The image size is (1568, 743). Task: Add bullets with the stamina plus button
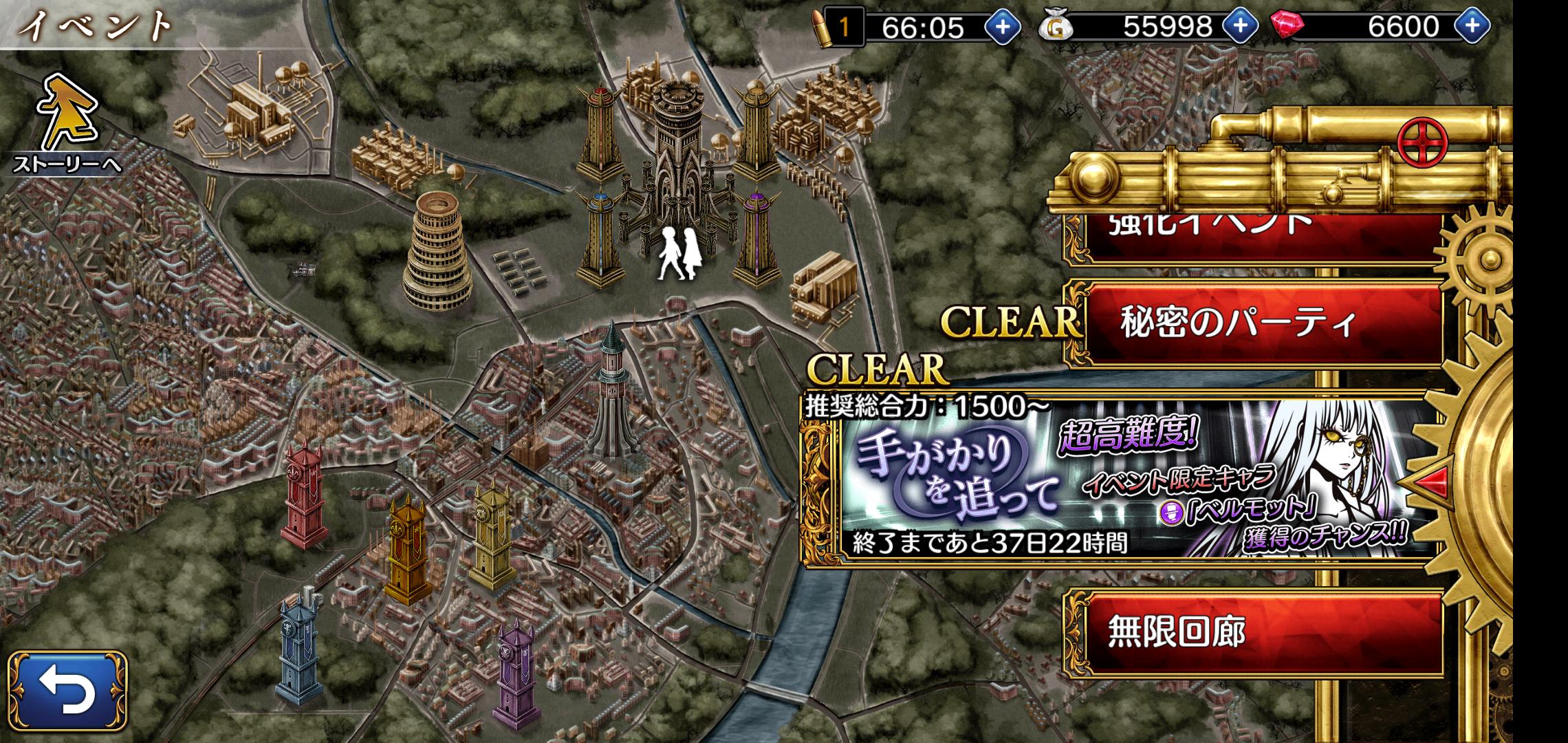tap(1003, 27)
